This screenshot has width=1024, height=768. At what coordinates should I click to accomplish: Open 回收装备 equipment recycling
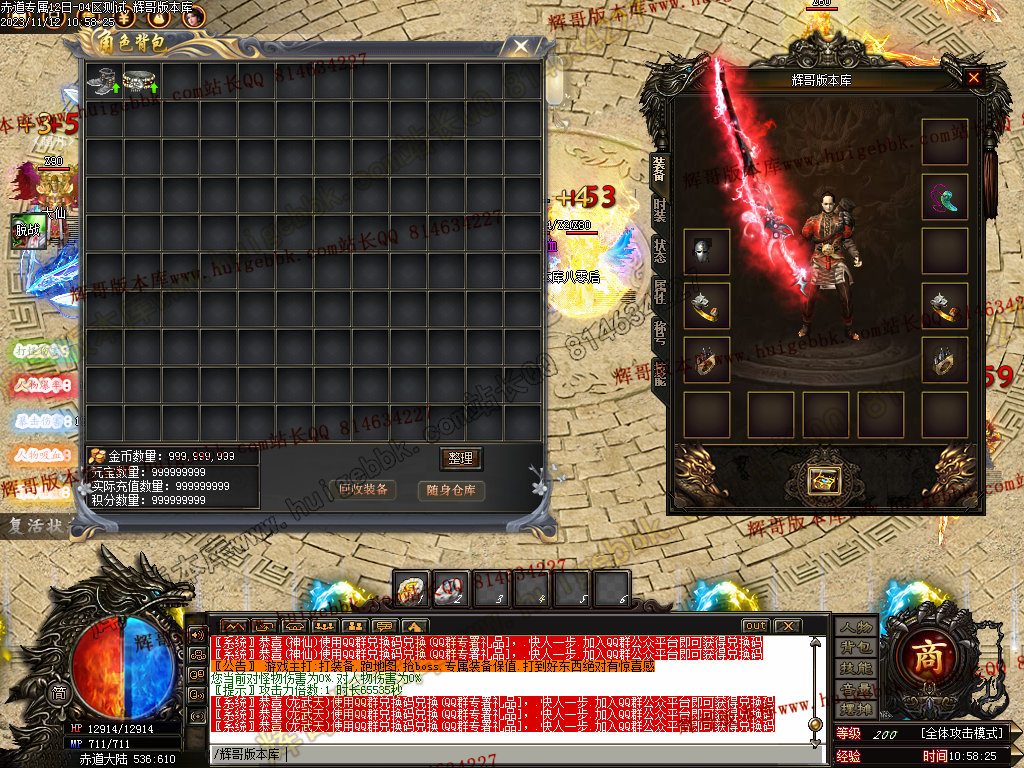[x=363, y=490]
